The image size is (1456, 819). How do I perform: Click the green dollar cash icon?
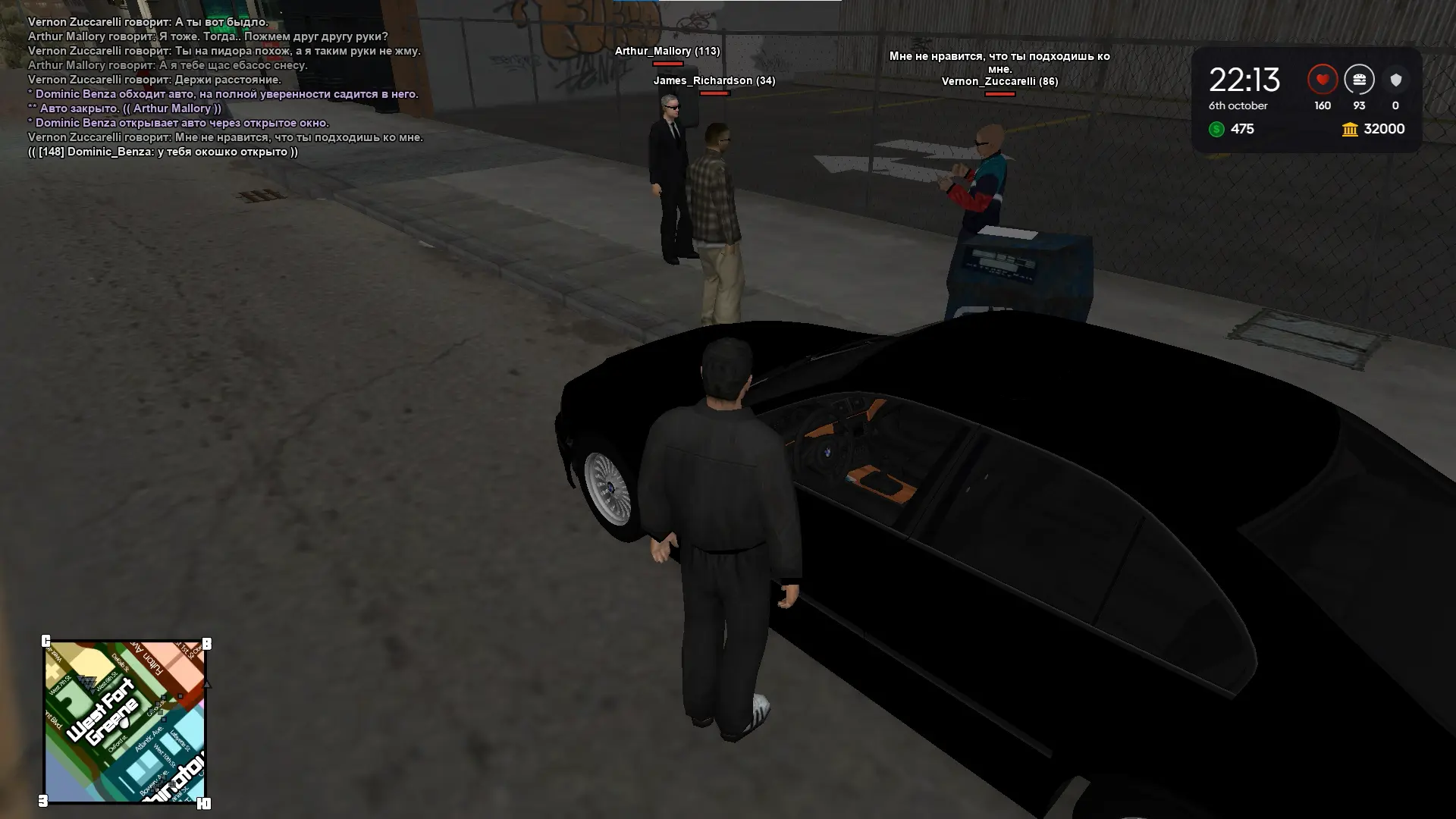[x=1216, y=130]
